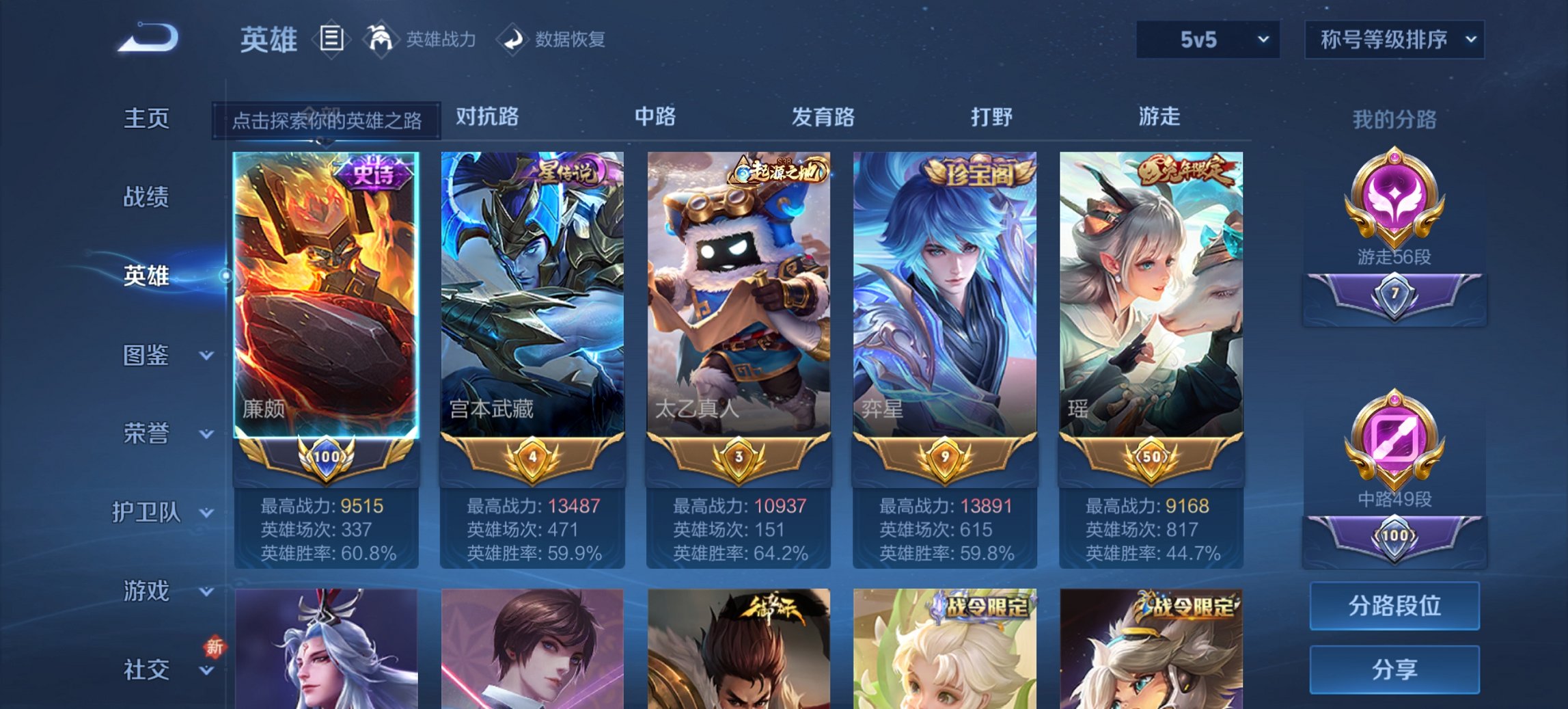Screen dimensions: 1568x709
Task: Open the 5v5 mode dropdown
Action: (1207, 41)
